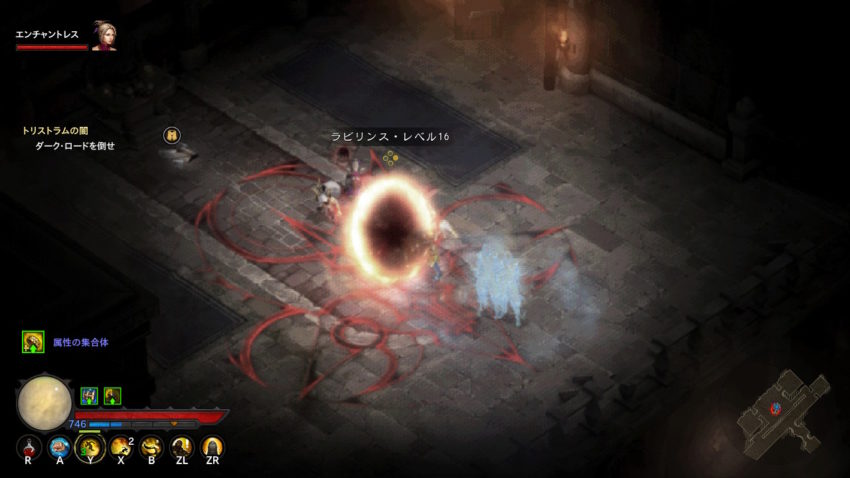Activate the golden hooded figure skill
Screen dimensions: 850x478
pyautogui.click(x=212, y=447)
